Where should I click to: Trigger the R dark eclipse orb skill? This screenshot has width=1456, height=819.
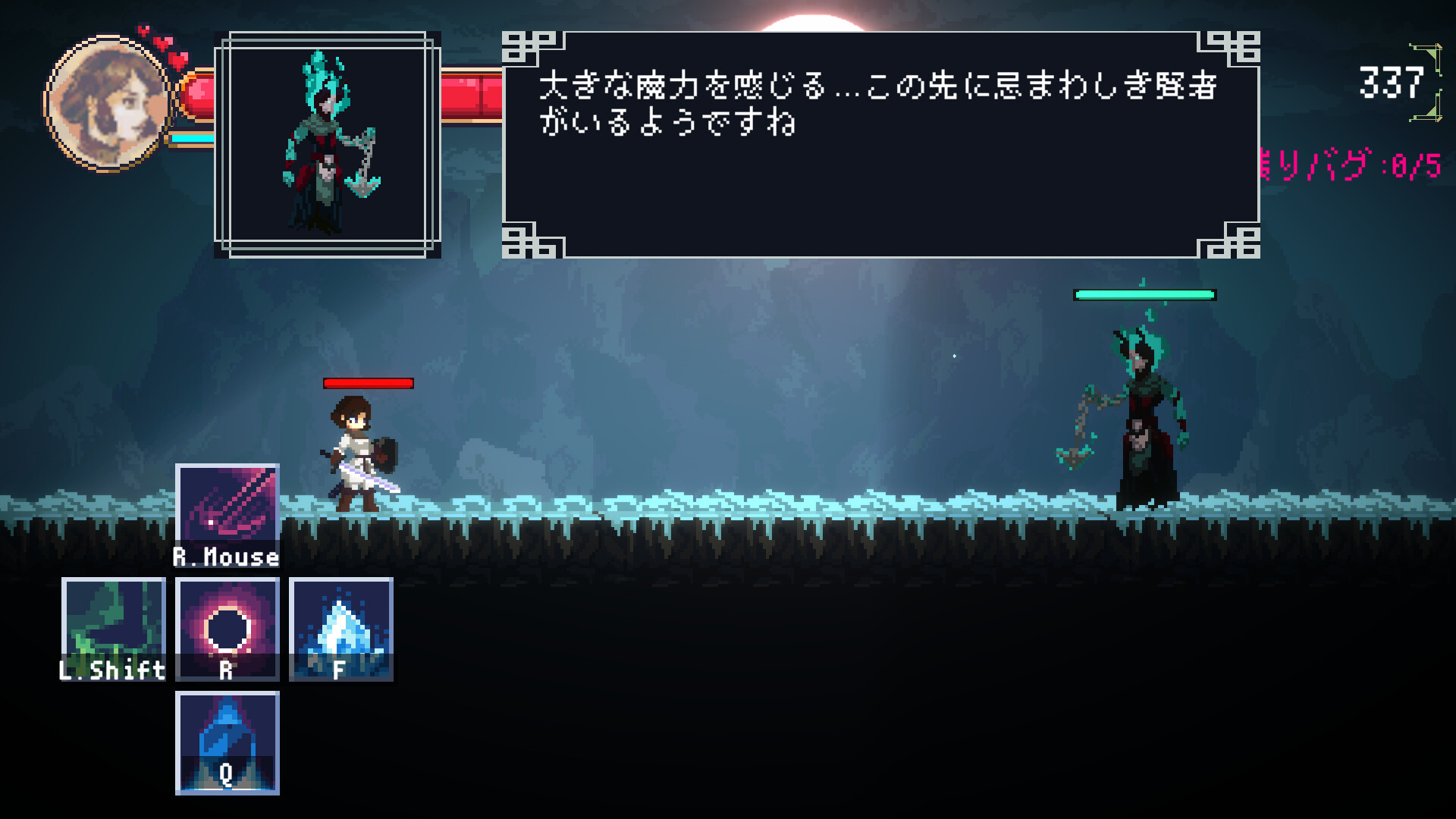227,629
